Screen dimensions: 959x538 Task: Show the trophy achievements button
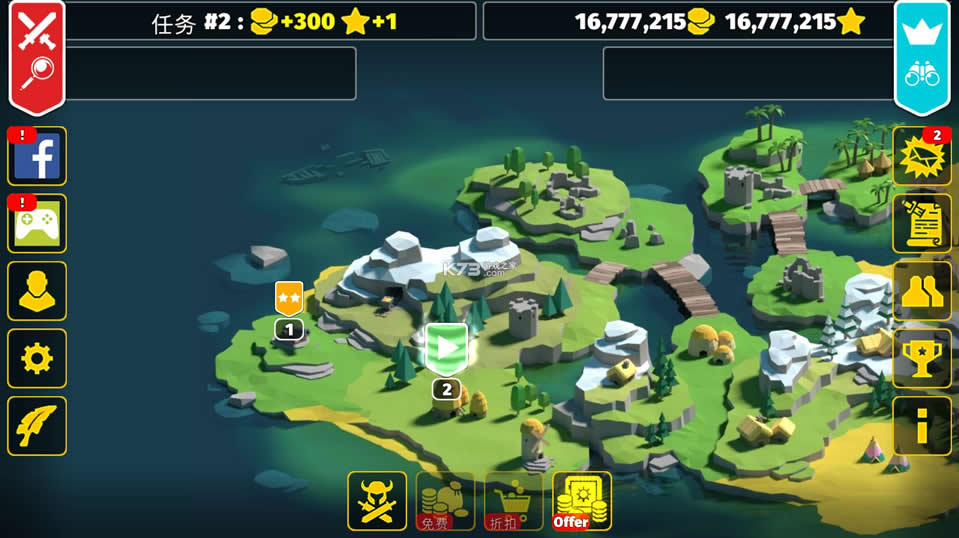point(921,358)
